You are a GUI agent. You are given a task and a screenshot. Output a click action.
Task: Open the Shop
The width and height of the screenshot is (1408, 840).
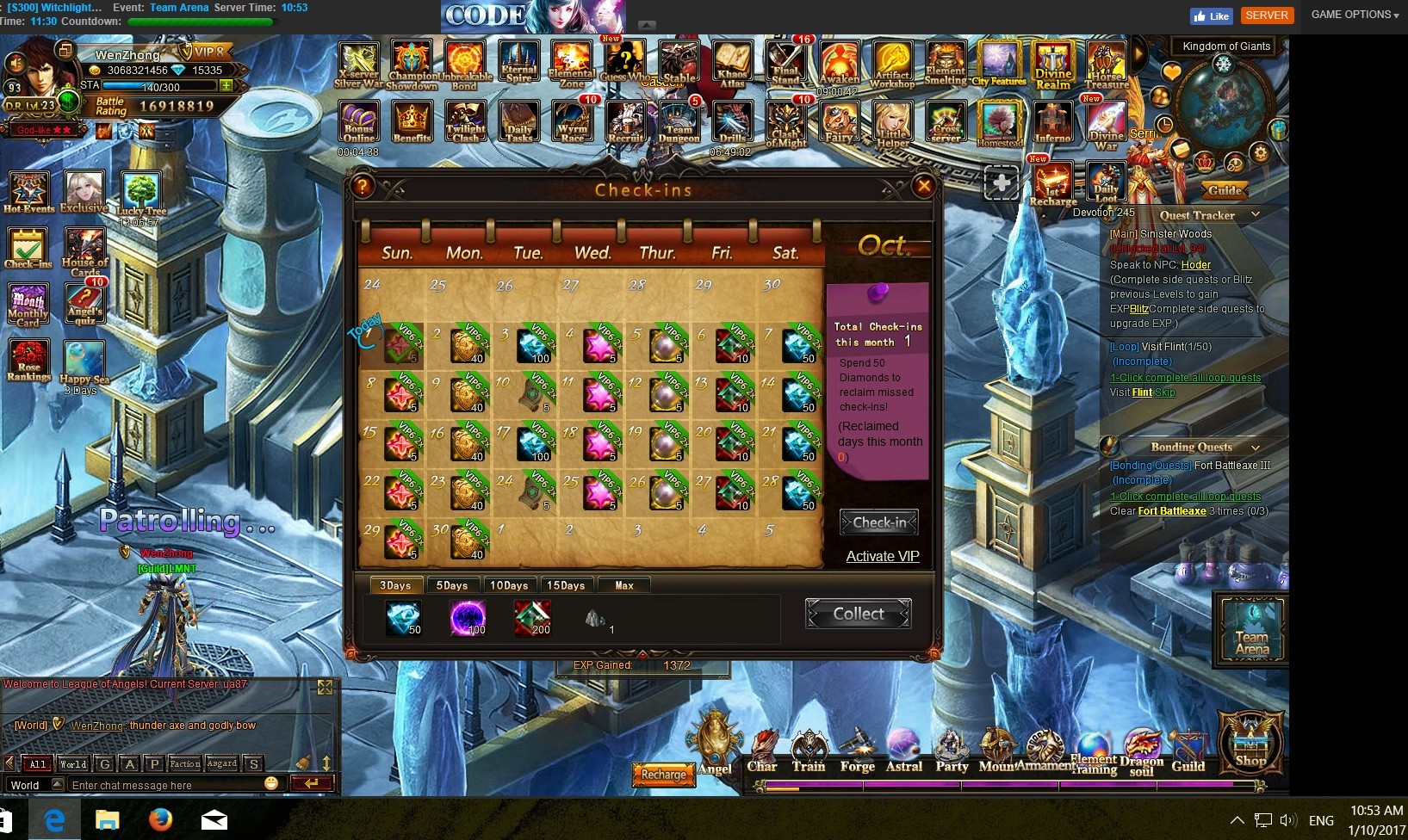(1250, 740)
